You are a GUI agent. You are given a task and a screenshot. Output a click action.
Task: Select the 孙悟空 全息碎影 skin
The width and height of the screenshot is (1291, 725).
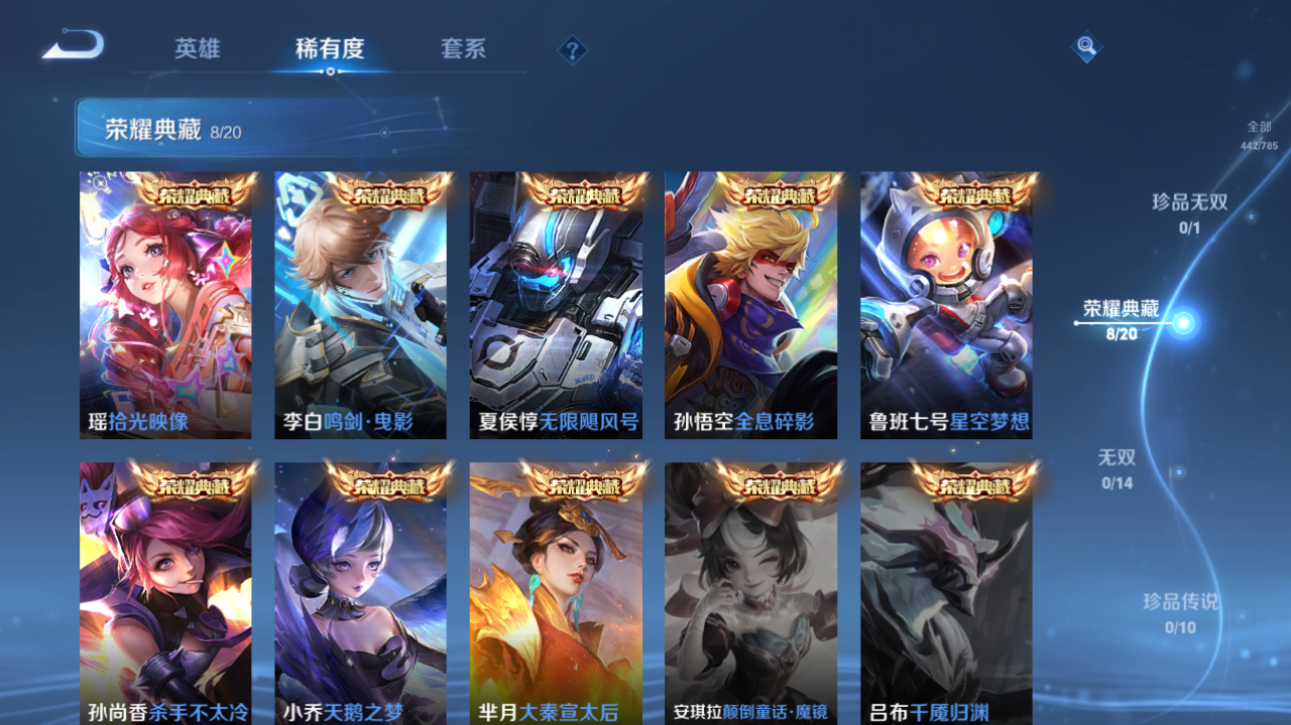pyautogui.click(x=753, y=300)
